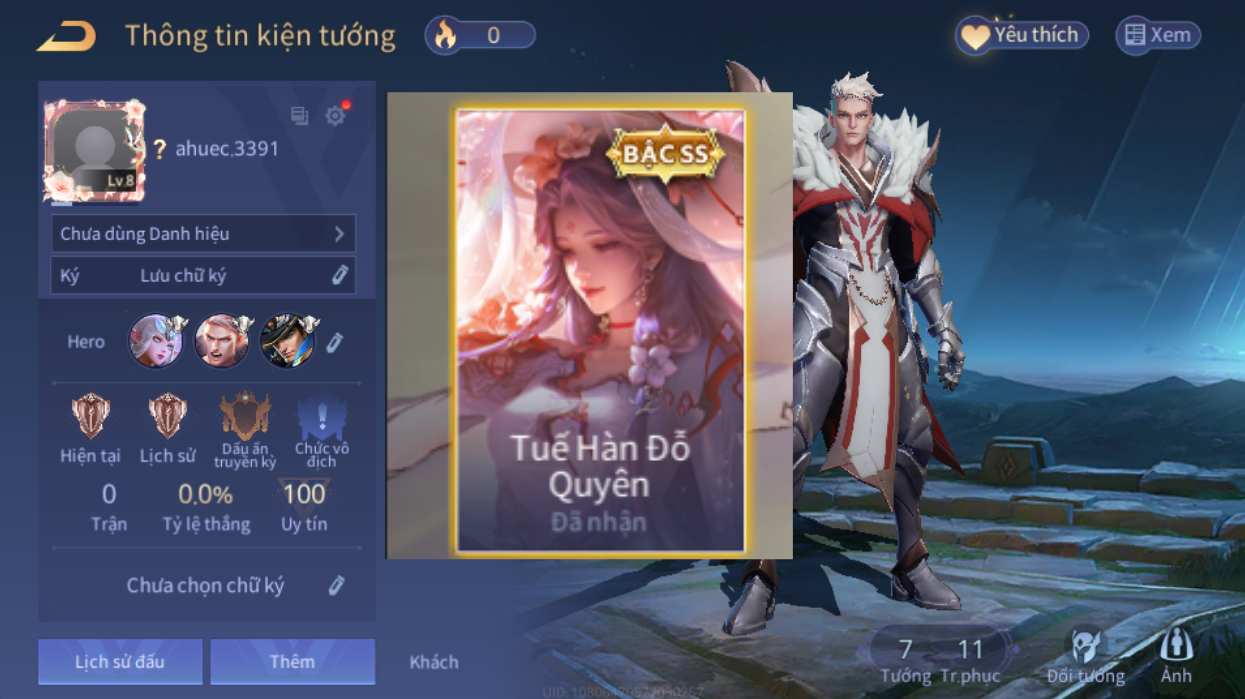The width and height of the screenshot is (1245, 699).
Task: Select the Tuế Hàn Đỗ Quyên card
Action: [600, 330]
